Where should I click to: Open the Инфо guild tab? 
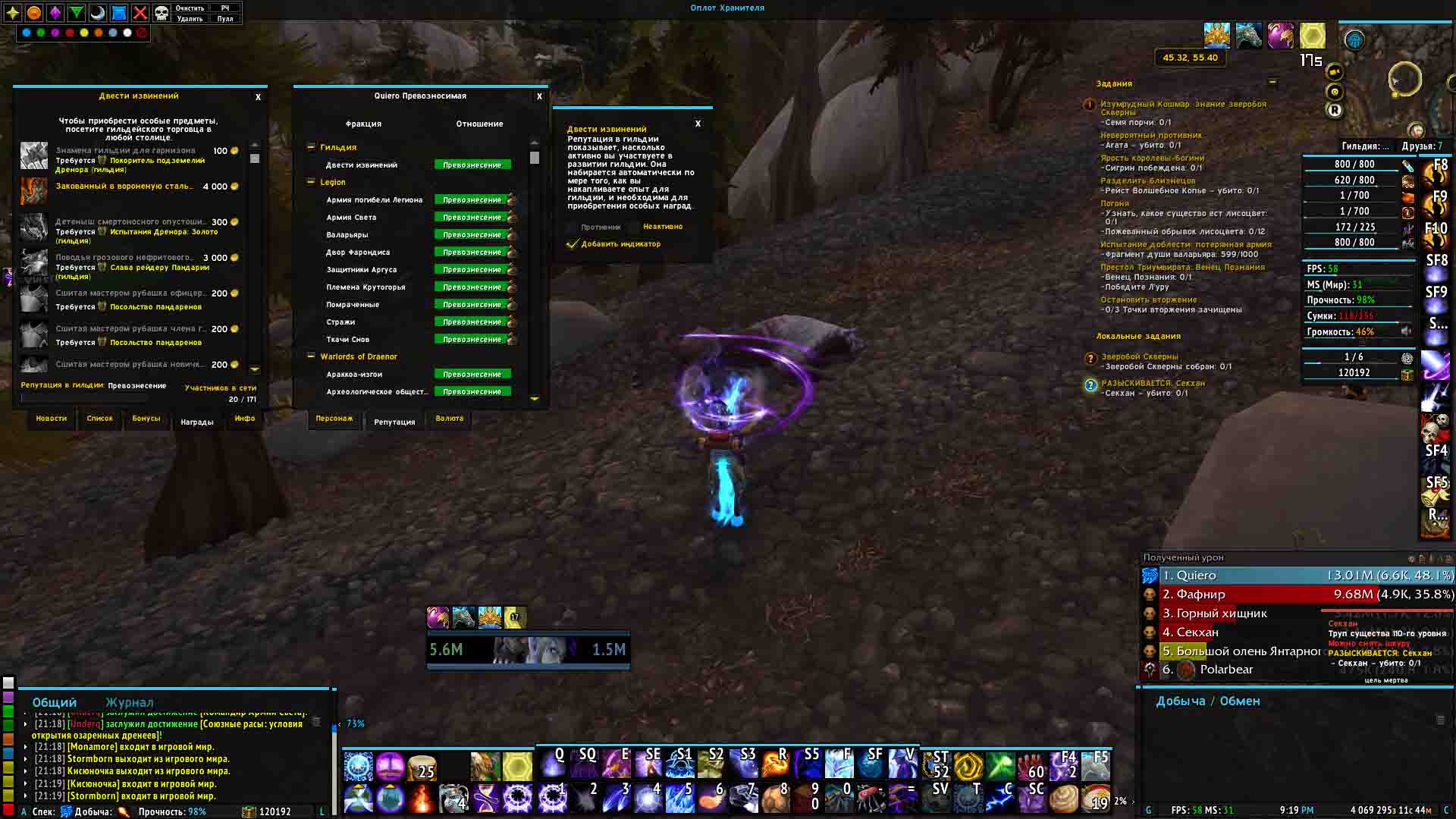244,419
